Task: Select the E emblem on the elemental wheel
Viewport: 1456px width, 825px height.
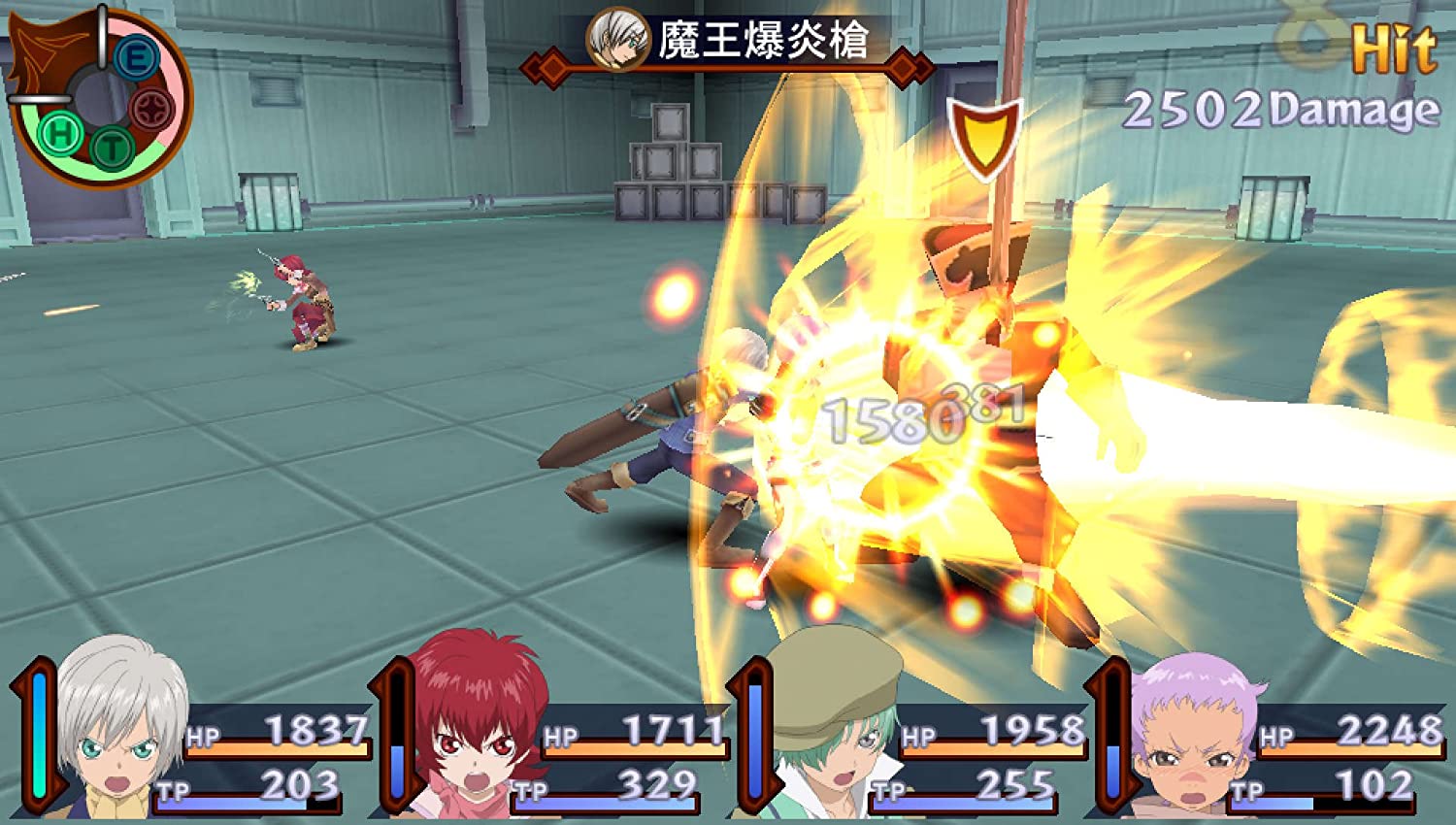Action: (x=136, y=57)
